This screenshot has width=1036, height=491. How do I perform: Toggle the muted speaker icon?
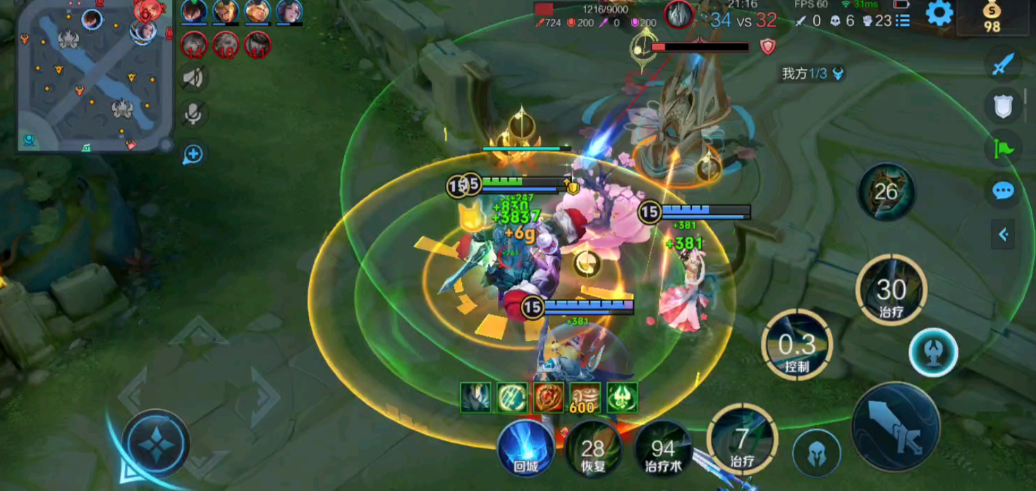pyautogui.click(x=194, y=78)
